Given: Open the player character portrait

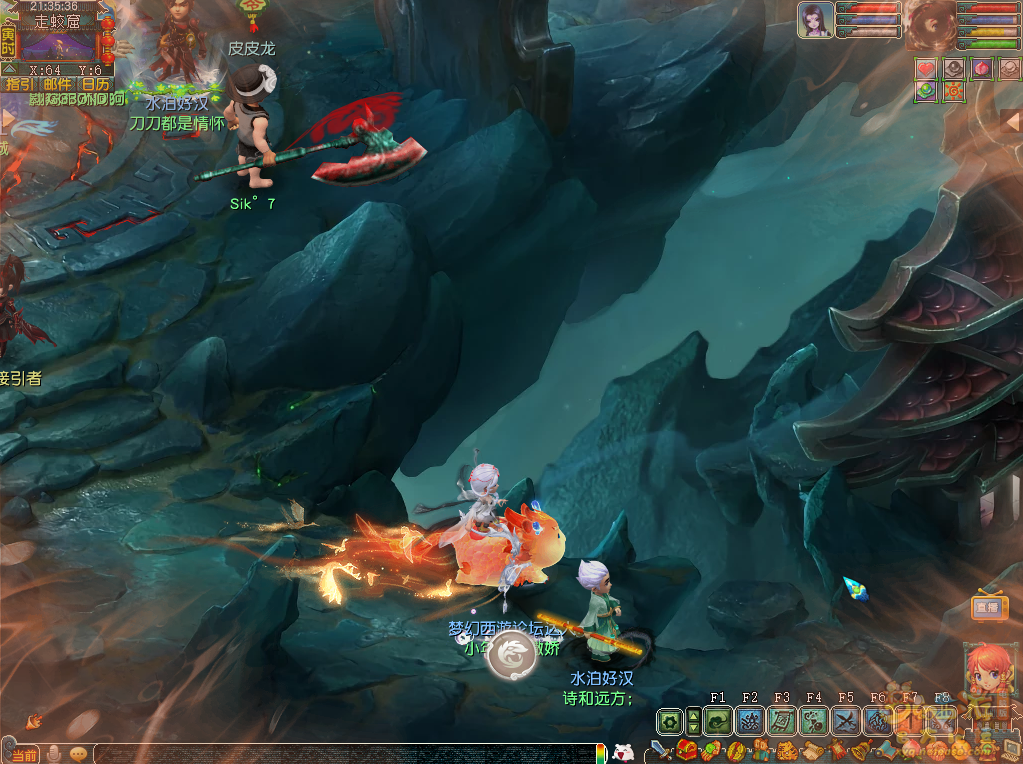Looking at the screenshot, I should 816,20.
